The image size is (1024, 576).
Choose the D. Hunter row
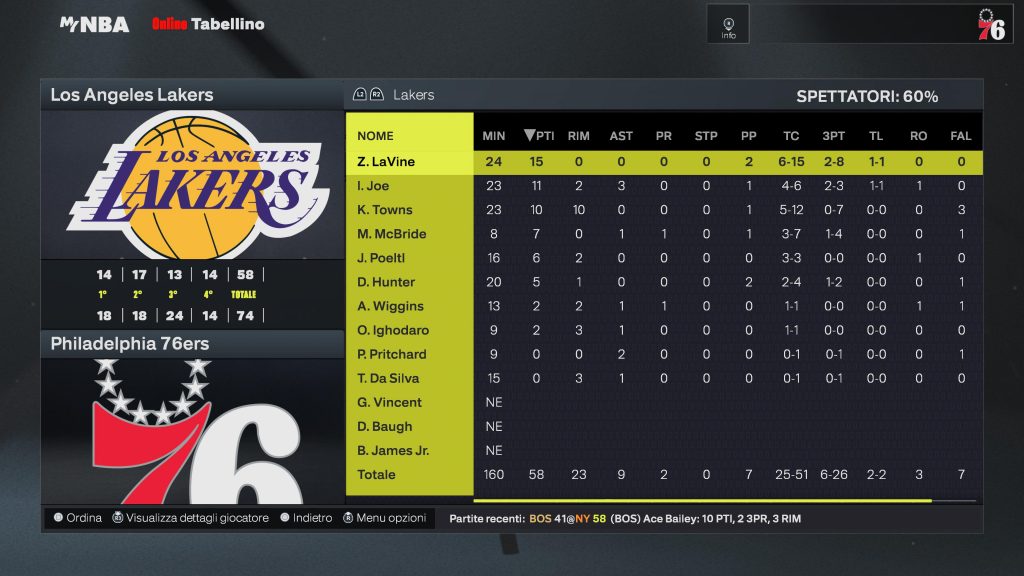pyautogui.click(x=386, y=282)
